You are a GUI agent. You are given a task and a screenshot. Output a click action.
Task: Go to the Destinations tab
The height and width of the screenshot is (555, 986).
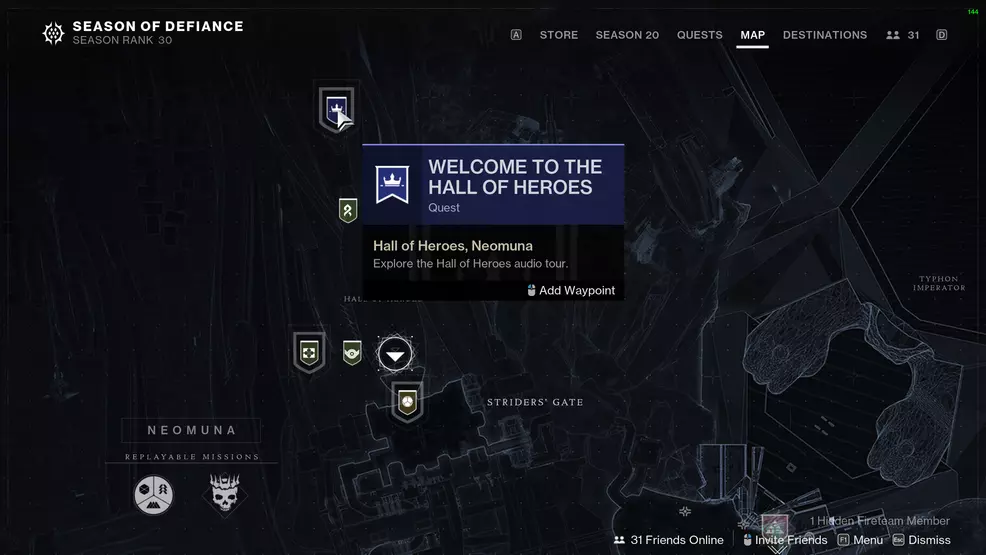point(824,35)
